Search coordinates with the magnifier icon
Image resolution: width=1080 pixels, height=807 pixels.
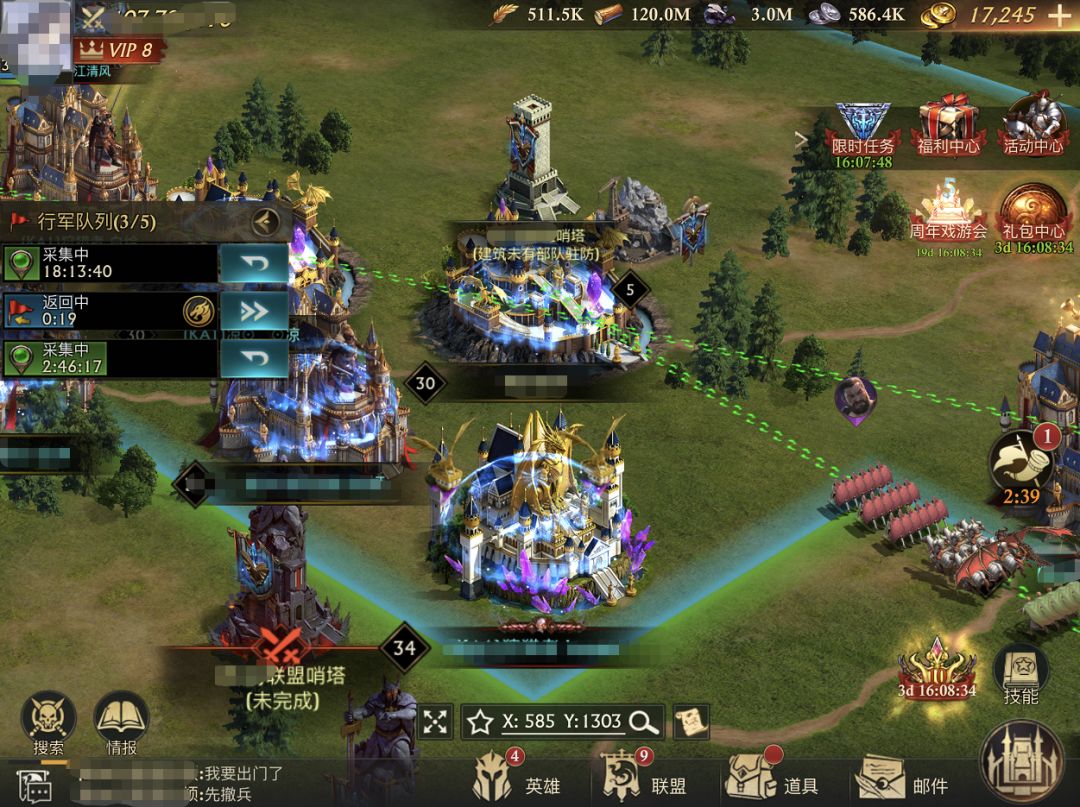pyautogui.click(x=644, y=721)
